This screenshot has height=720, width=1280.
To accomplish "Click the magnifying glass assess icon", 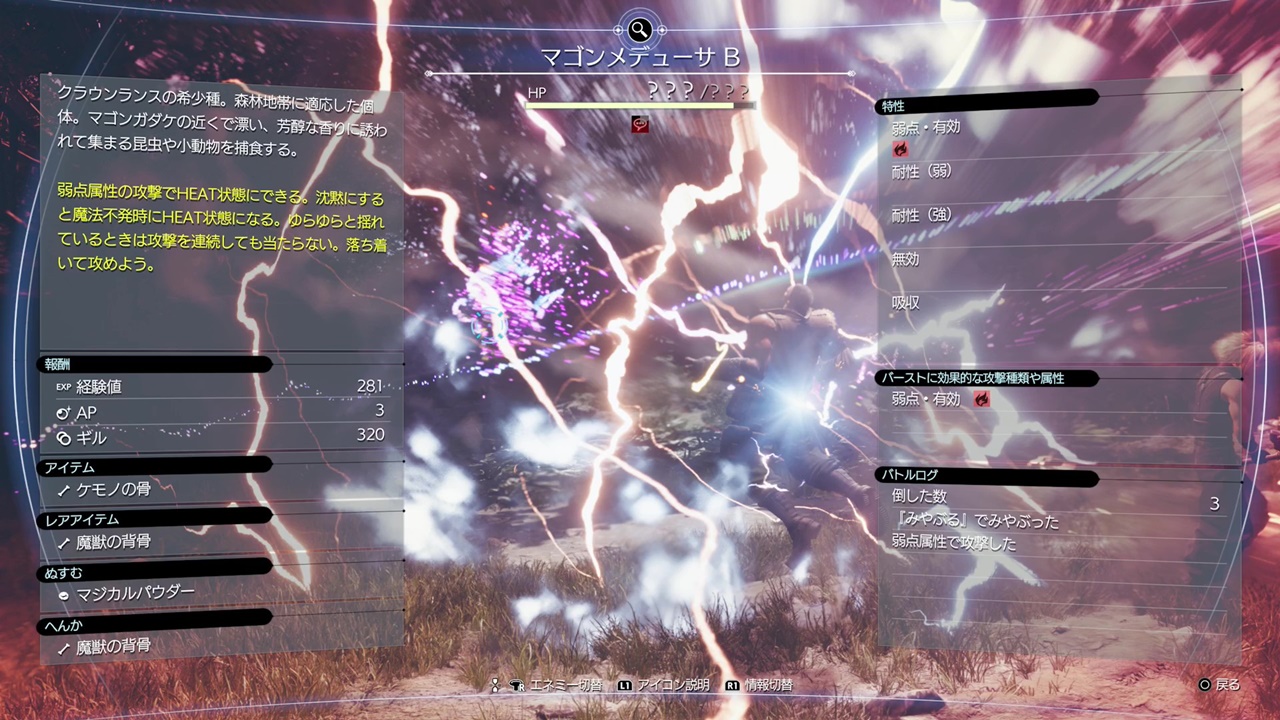I will pos(639,29).
